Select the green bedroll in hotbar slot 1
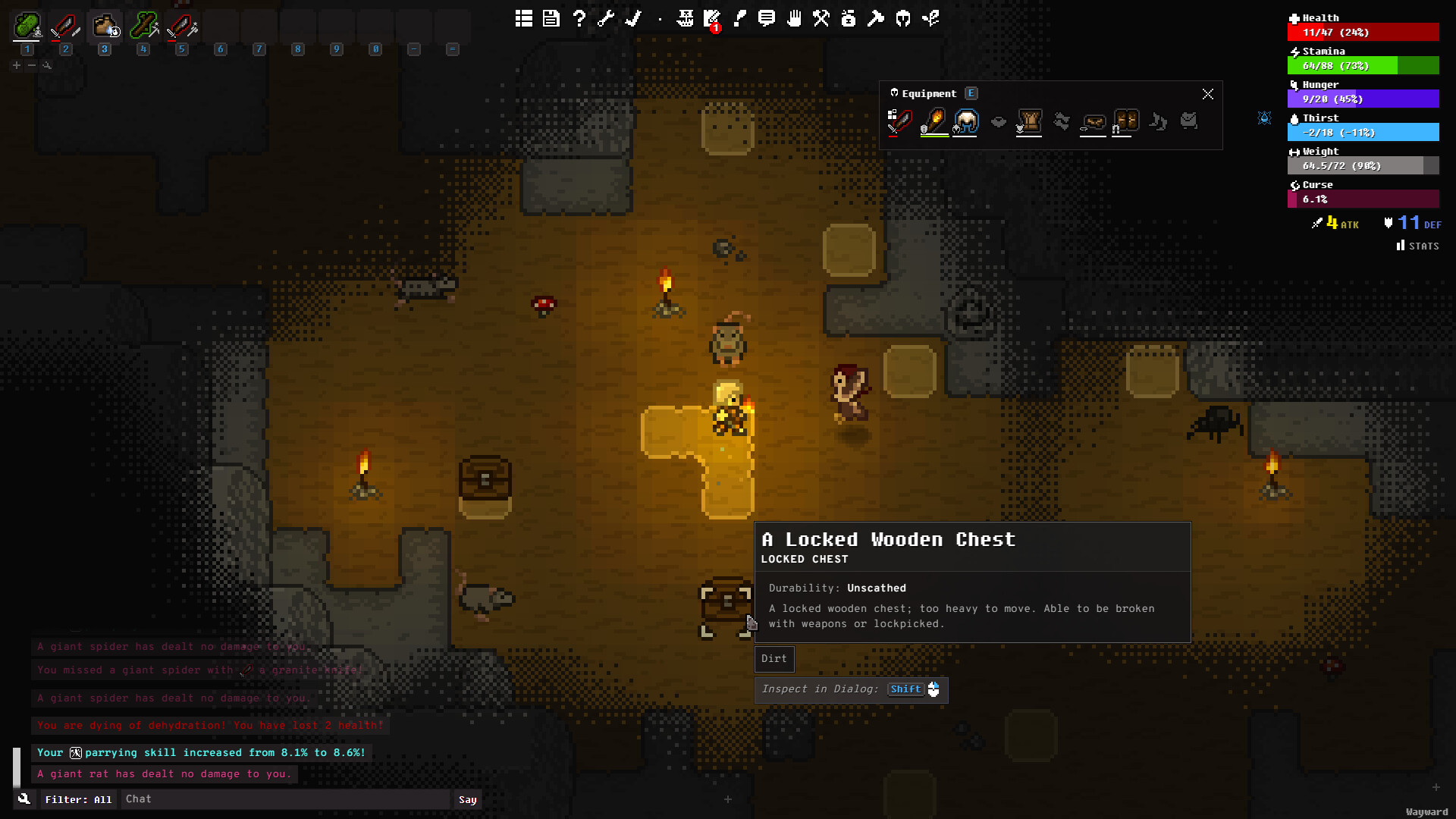 tap(27, 28)
